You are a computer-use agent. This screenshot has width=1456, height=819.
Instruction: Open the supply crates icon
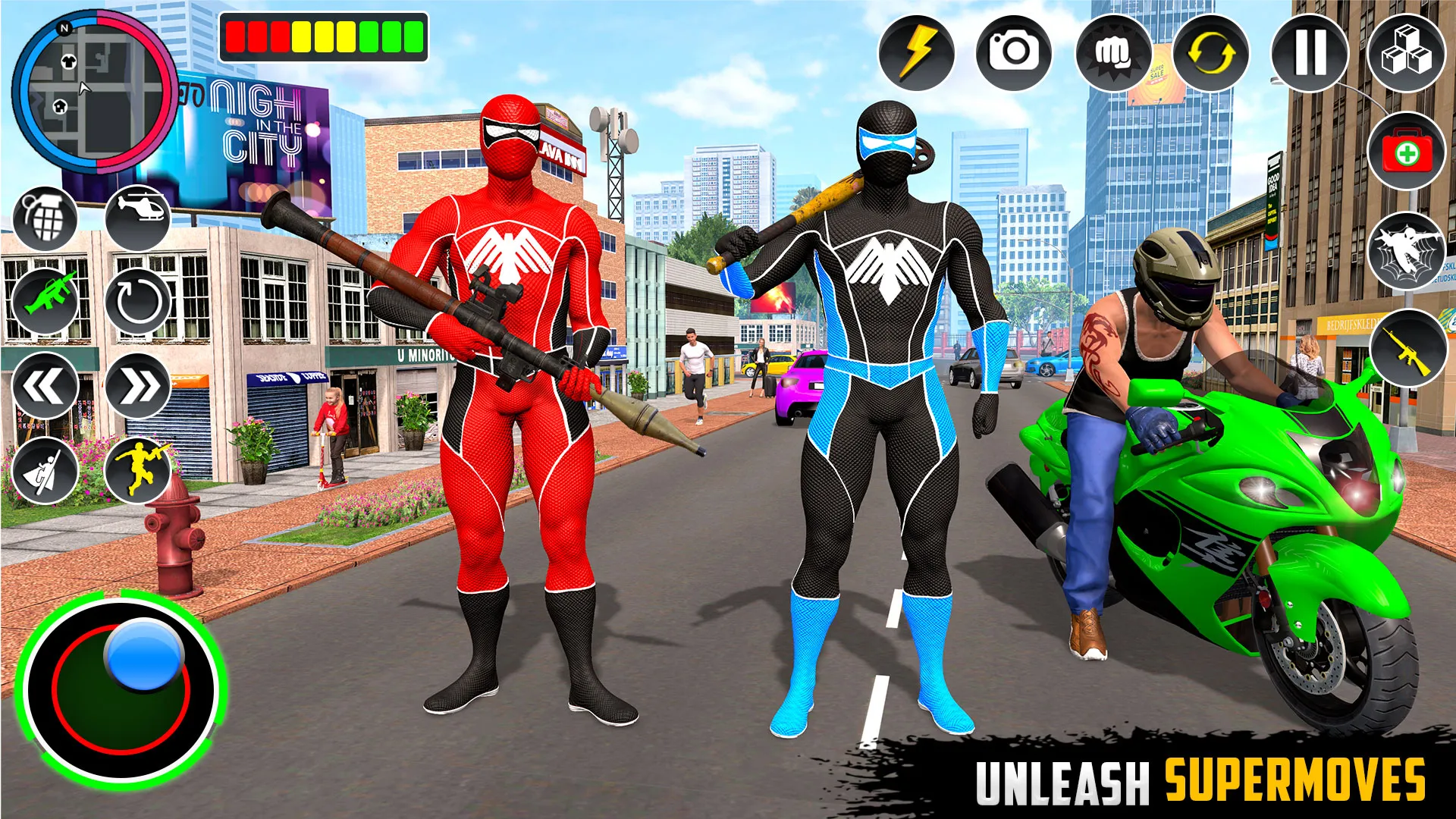(x=1408, y=53)
